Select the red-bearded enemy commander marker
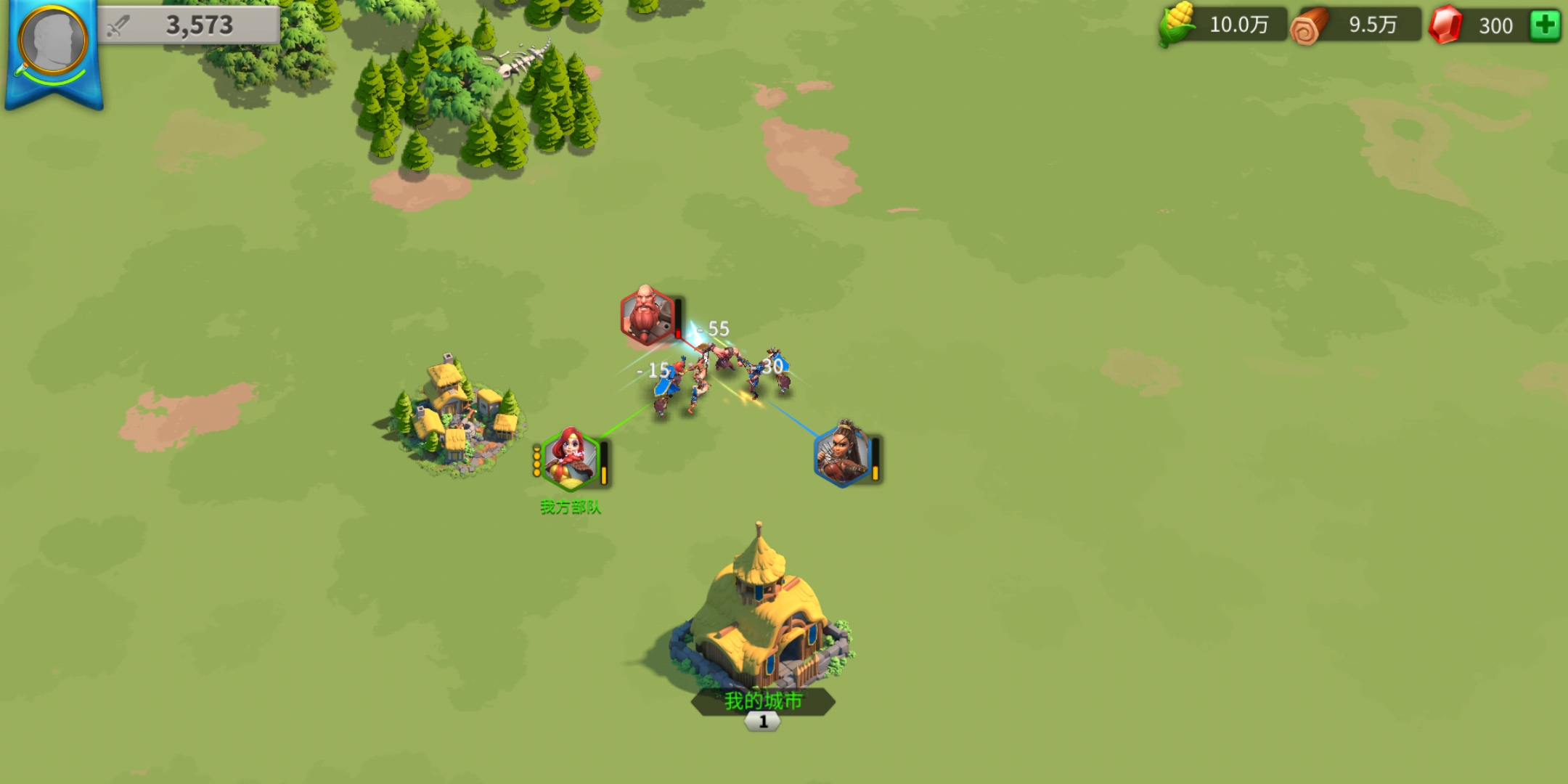 tap(646, 316)
